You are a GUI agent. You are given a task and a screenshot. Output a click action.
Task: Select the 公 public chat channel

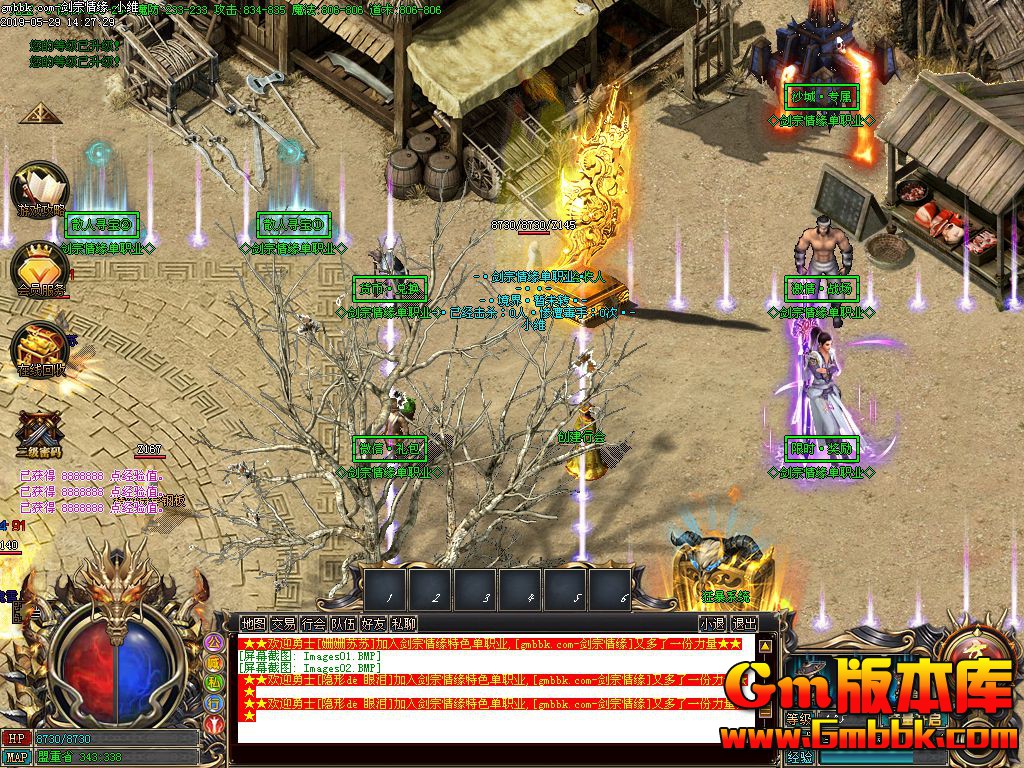[x=214, y=643]
